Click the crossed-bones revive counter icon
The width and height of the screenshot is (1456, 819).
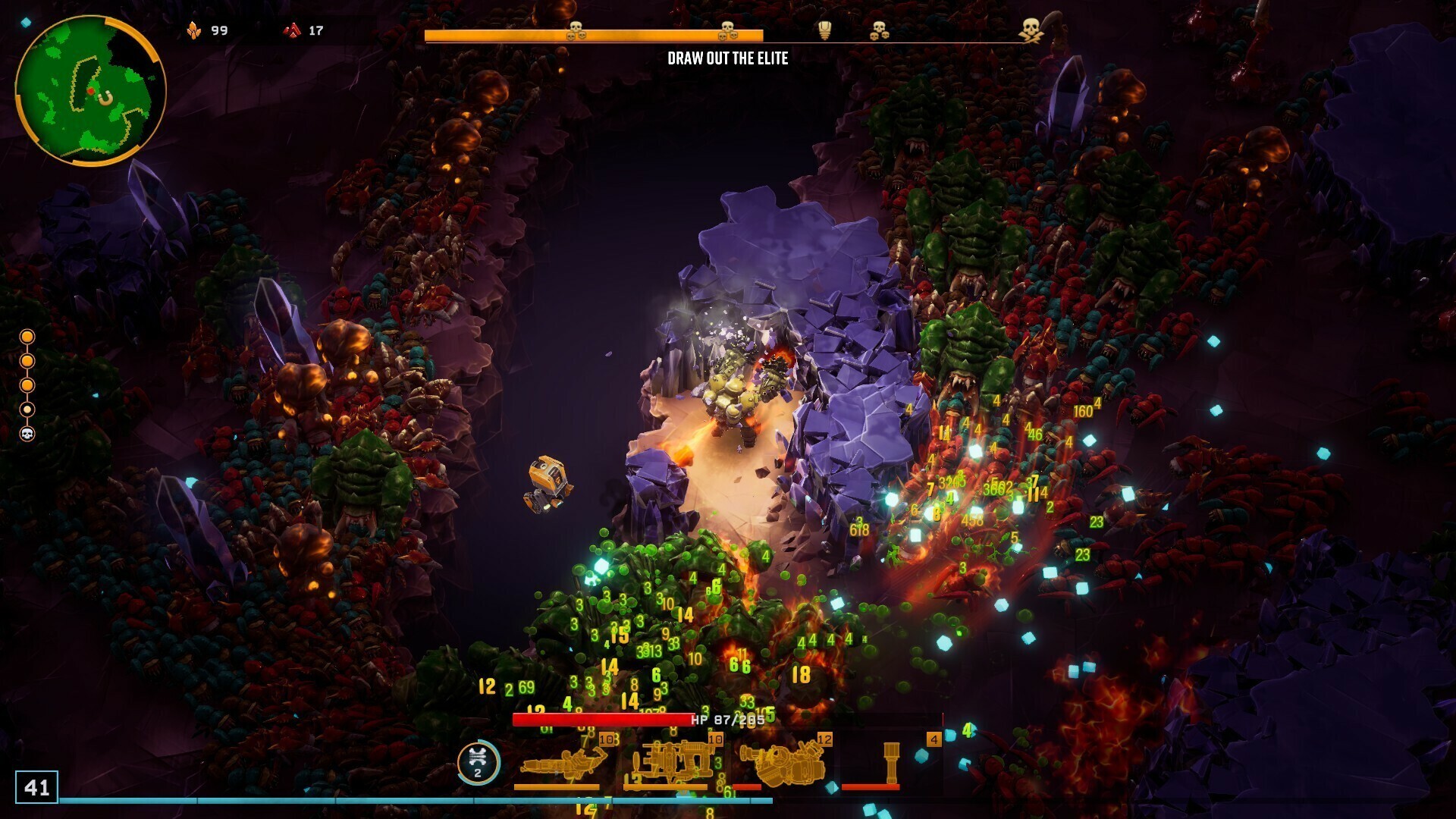[478, 761]
